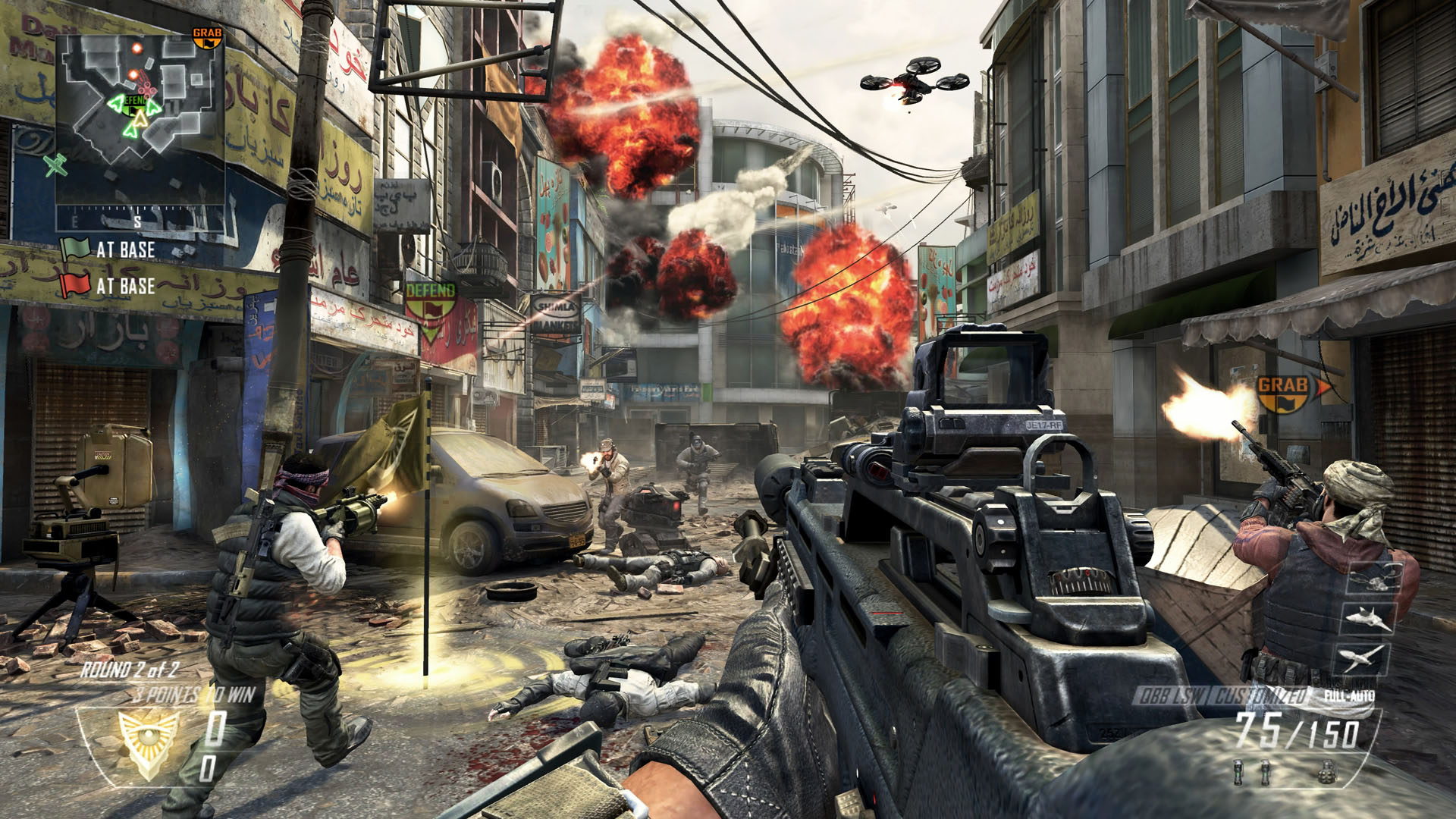Click the GRAB flag icon above the minimap
This screenshot has height=819, width=1456.
(x=208, y=36)
